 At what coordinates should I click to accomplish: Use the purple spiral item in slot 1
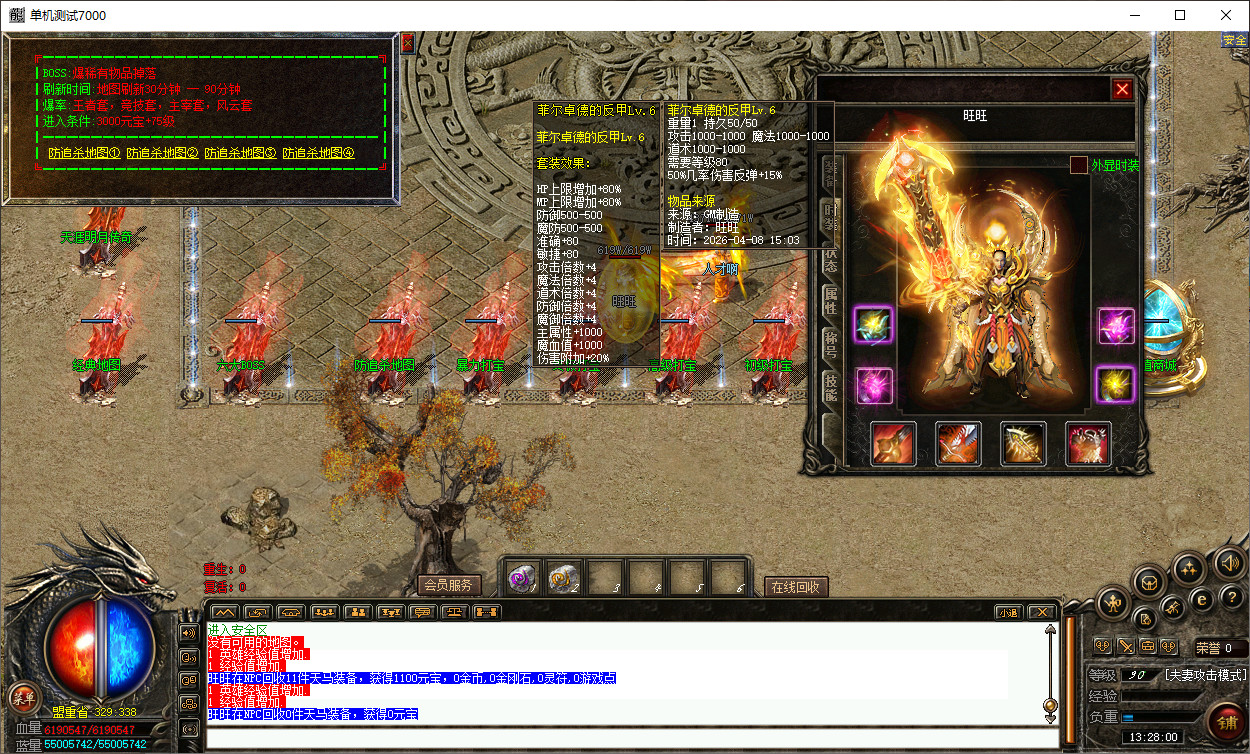[x=524, y=577]
